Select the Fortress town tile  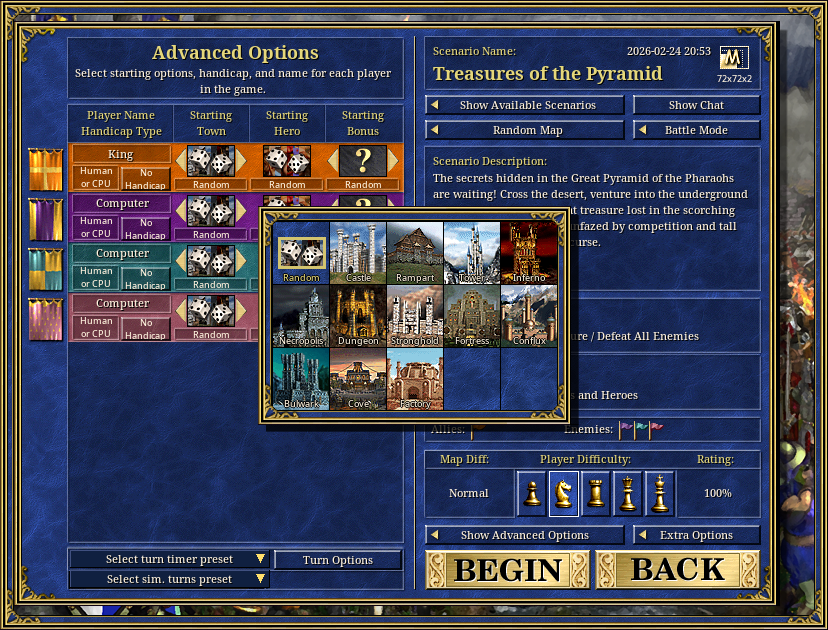472,316
